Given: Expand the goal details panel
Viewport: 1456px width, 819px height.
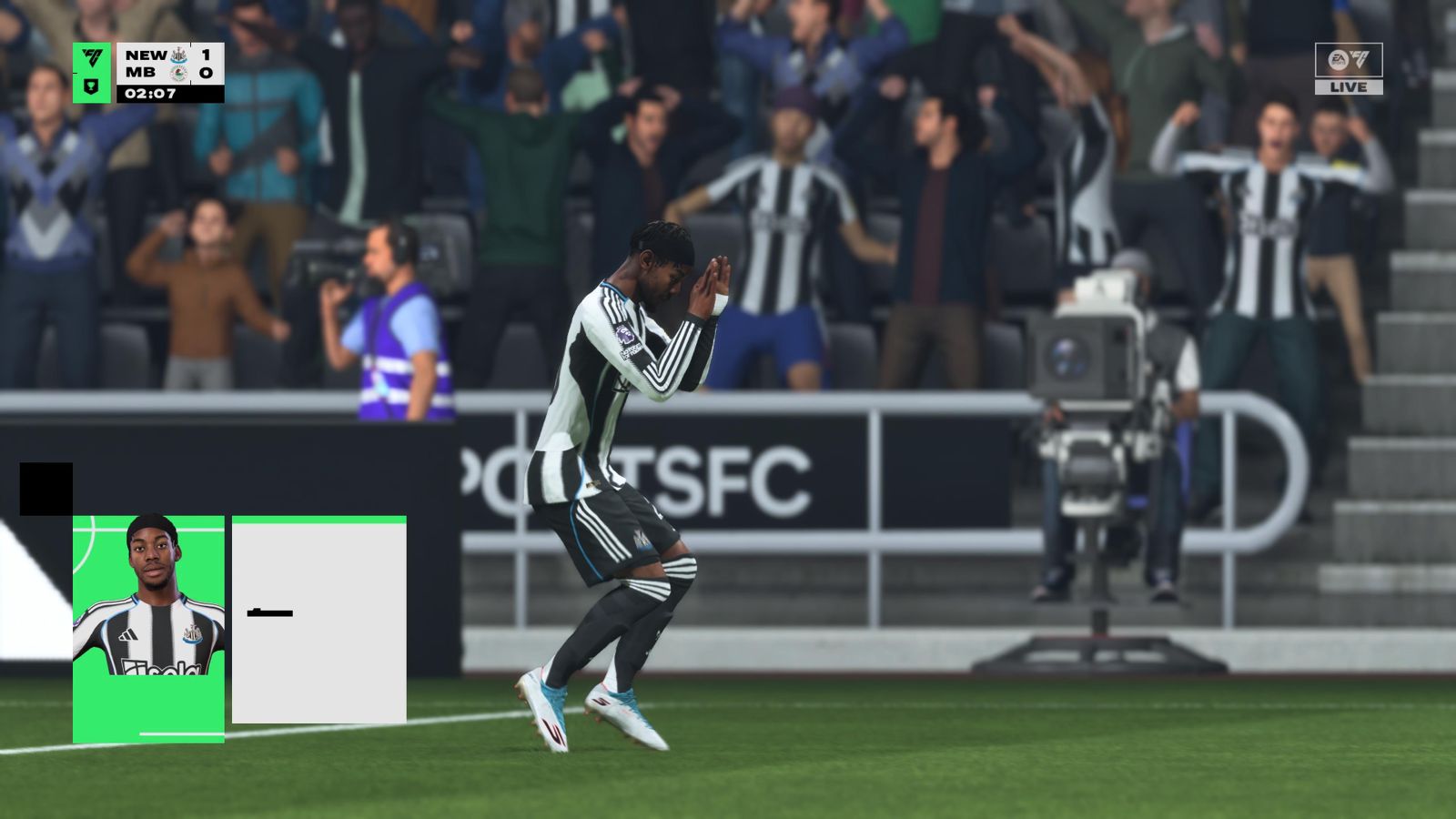Looking at the screenshot, I should pyautogui.click(x=318, y=619).
